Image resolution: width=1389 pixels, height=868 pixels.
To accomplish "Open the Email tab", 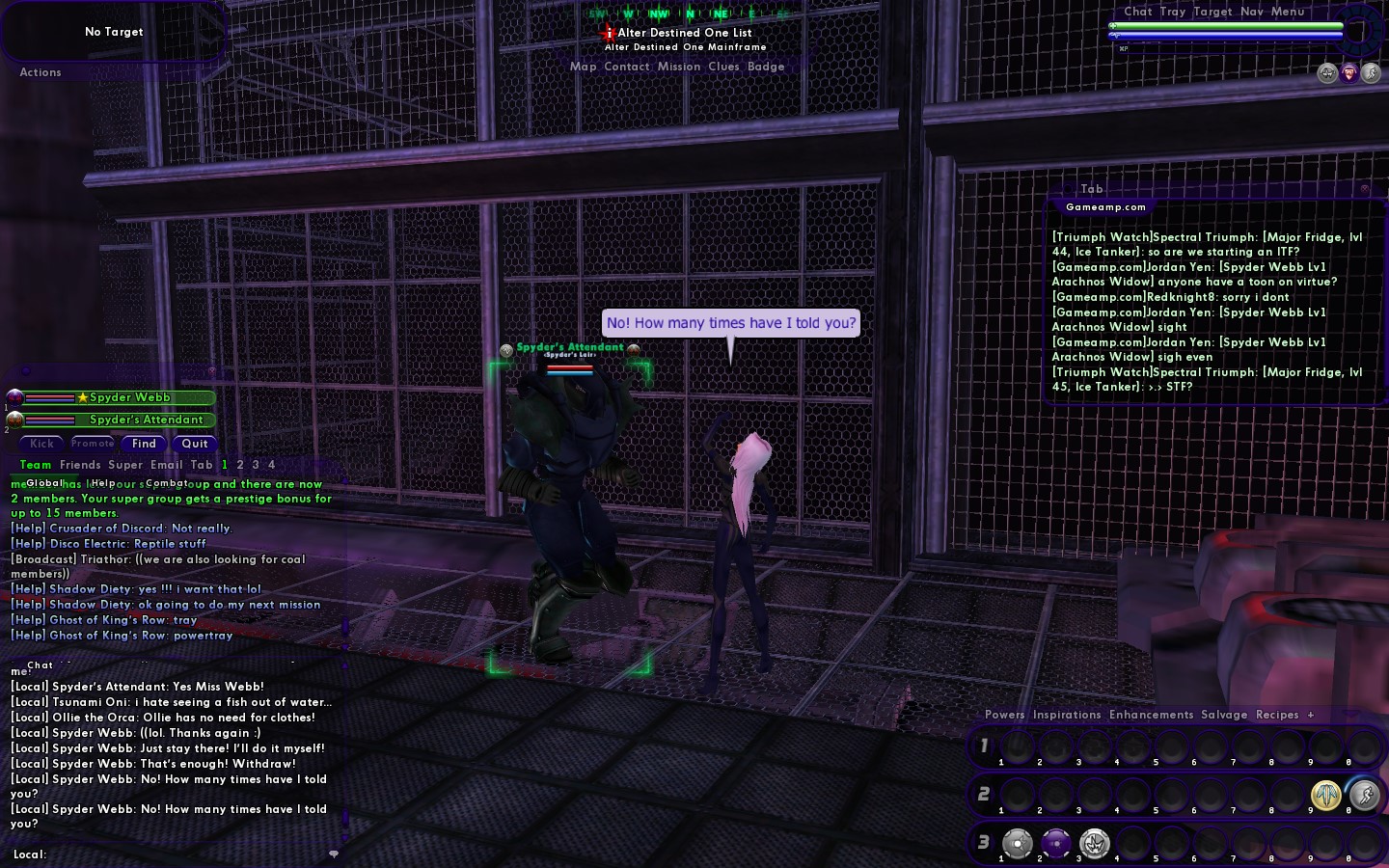I will (166, 465).
